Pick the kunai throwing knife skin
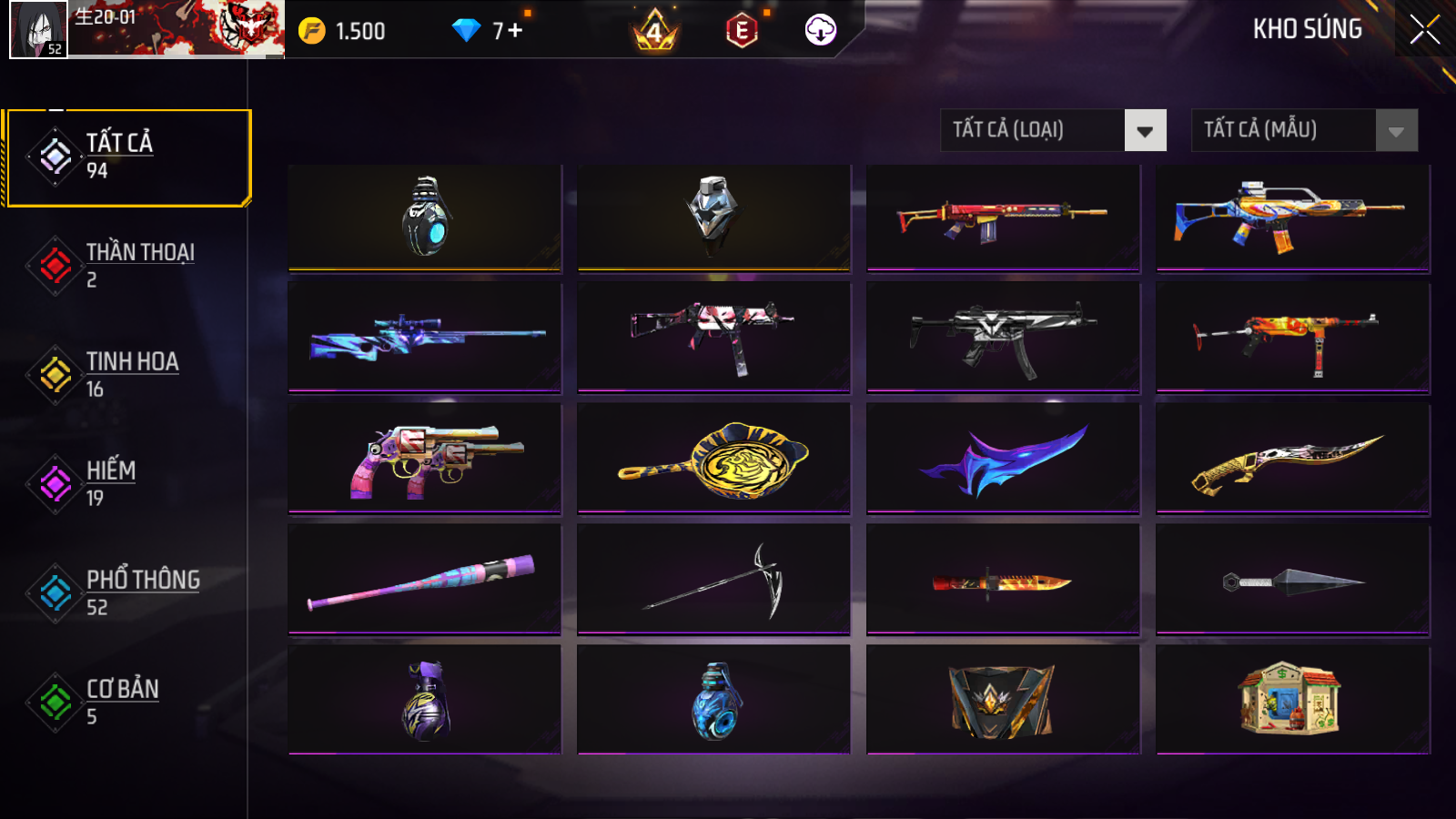This screenshot has height=819, width=1456. (x=1292, y=579)
